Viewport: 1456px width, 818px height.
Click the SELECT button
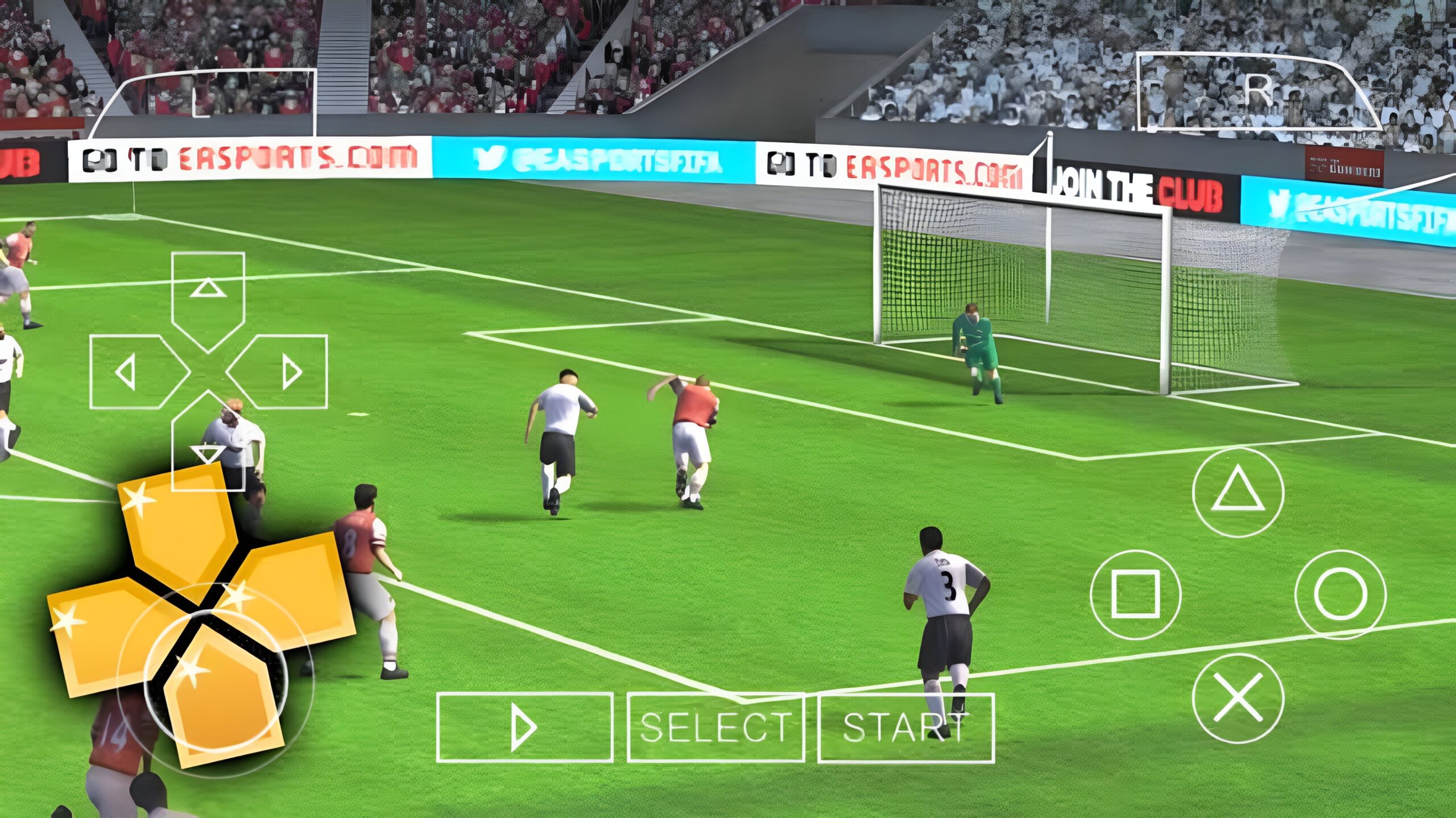[715, 728]
